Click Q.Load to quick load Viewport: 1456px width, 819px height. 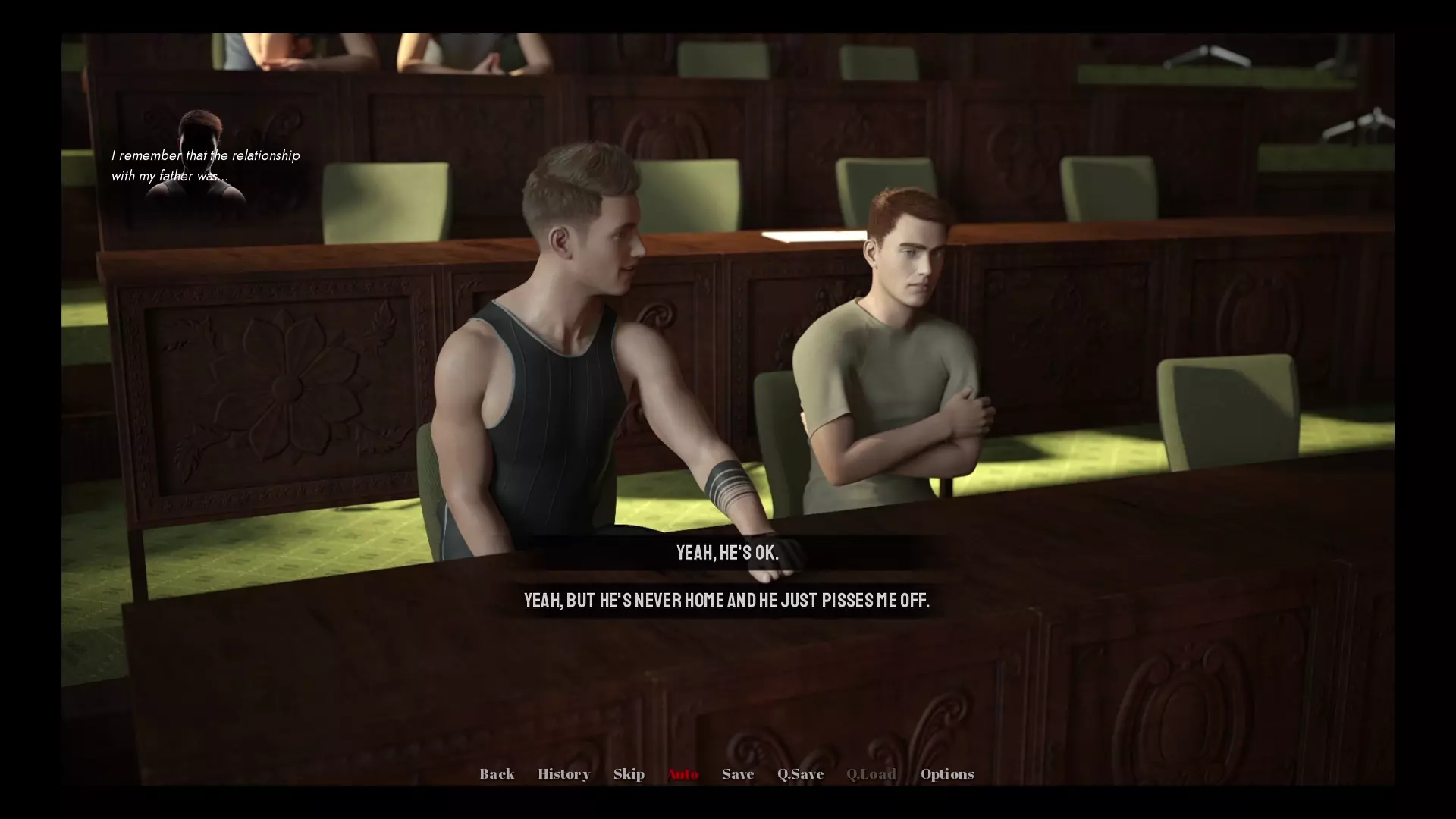(871, 774)
